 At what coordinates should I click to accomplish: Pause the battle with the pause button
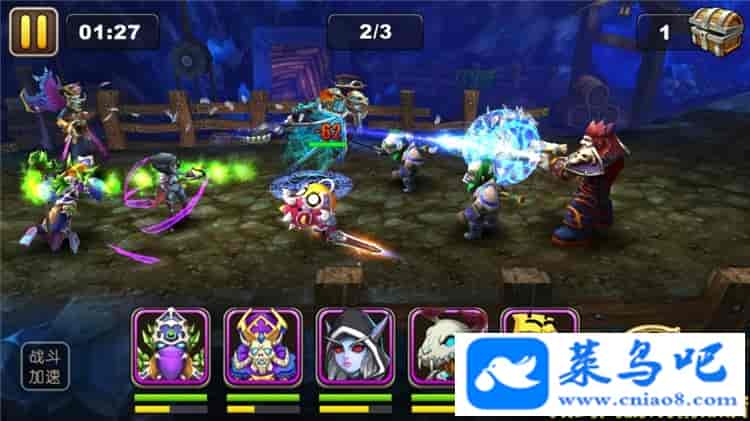[33, 31]
